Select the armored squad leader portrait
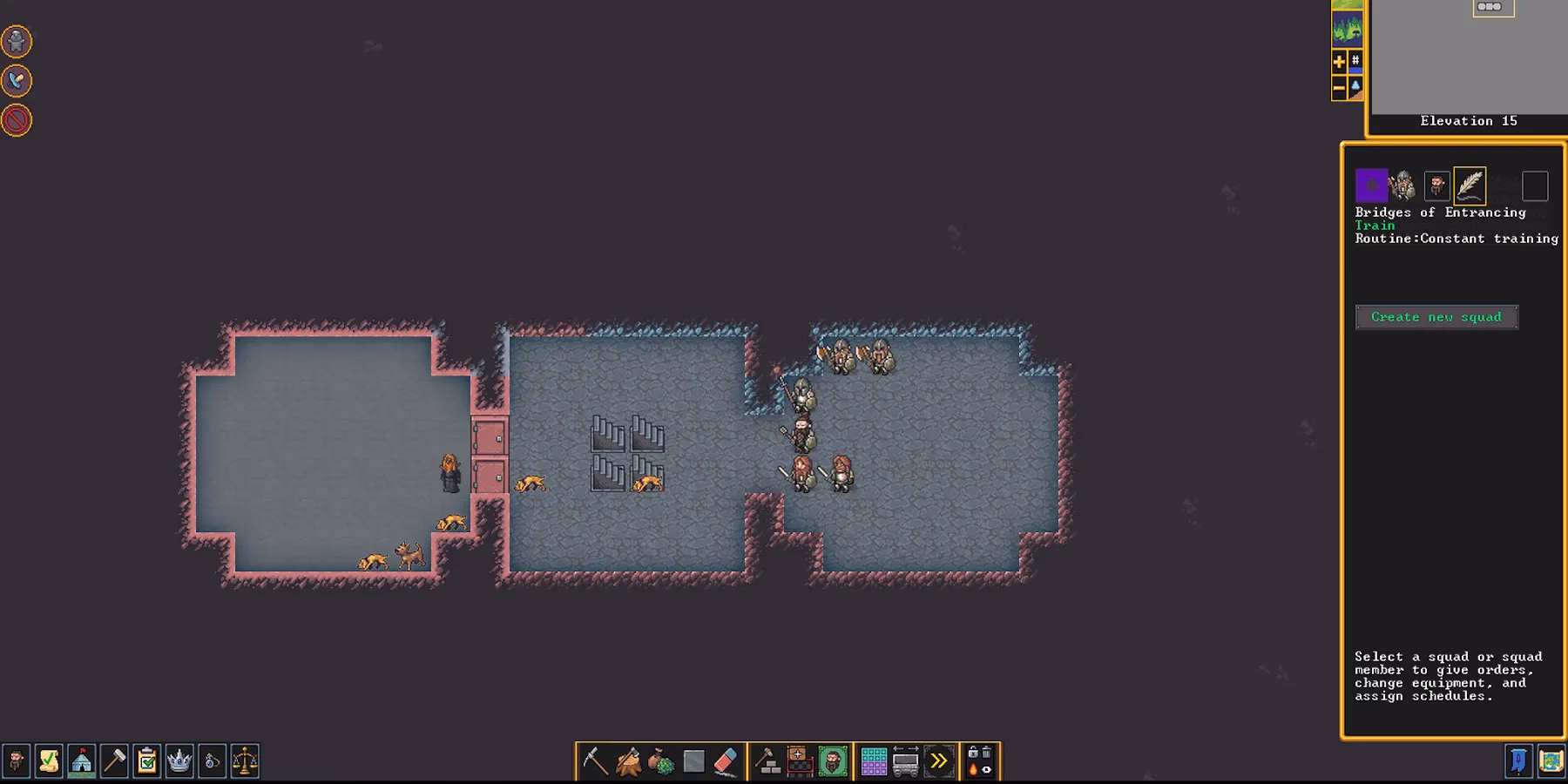 pos(1402,185)
